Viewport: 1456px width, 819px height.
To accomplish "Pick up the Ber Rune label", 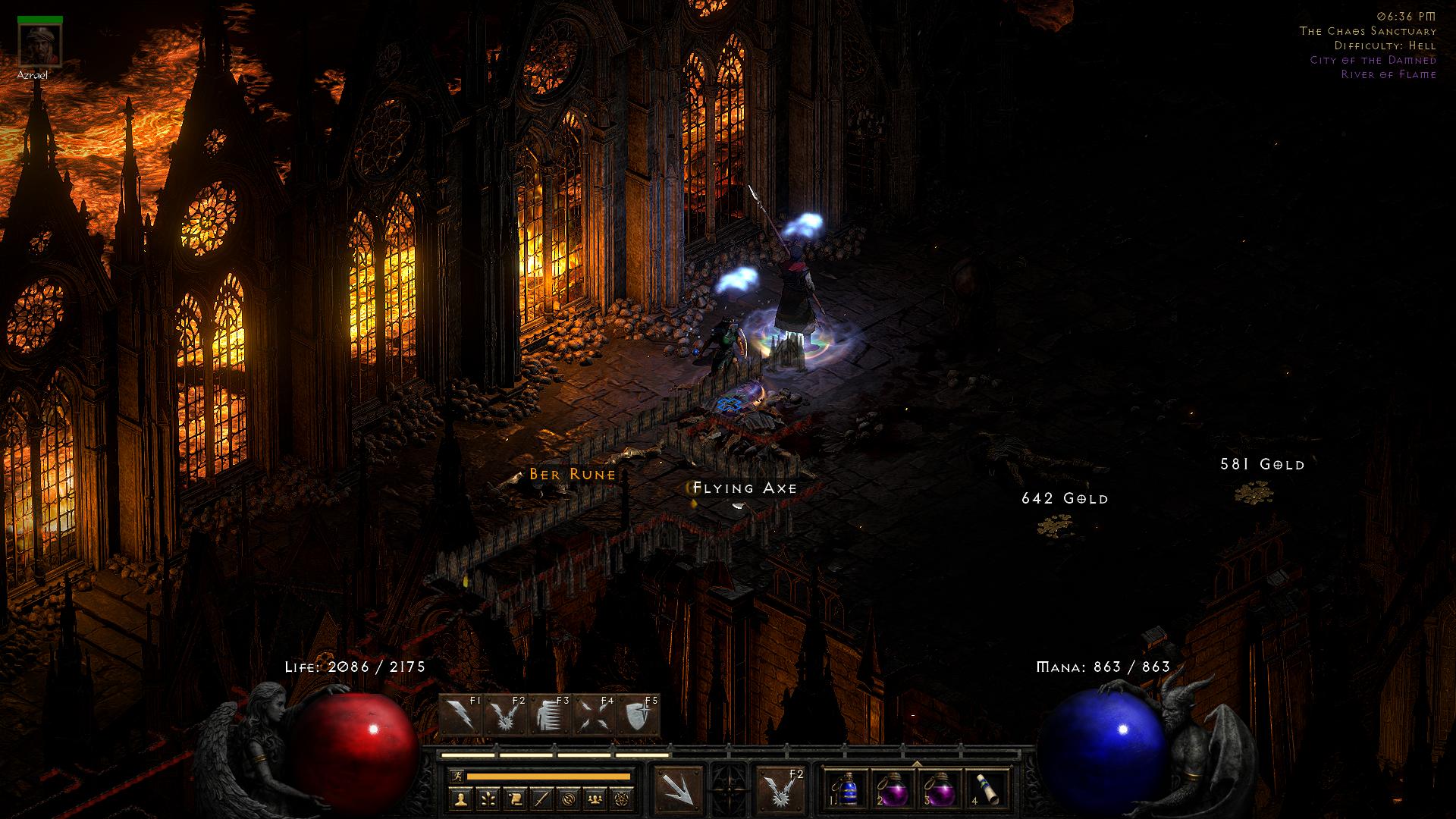I will [x=573, y=475].
